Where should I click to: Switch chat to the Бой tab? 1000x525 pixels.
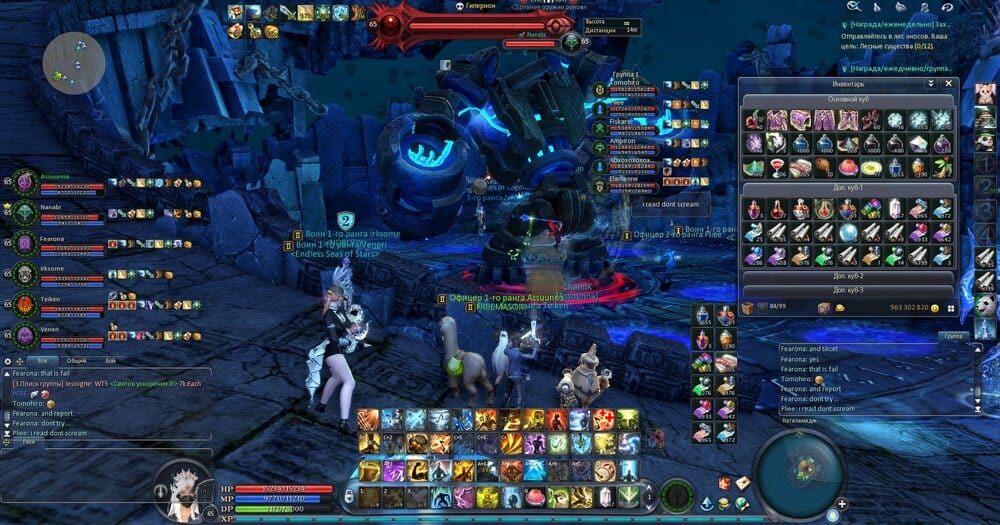pos(110,360)
